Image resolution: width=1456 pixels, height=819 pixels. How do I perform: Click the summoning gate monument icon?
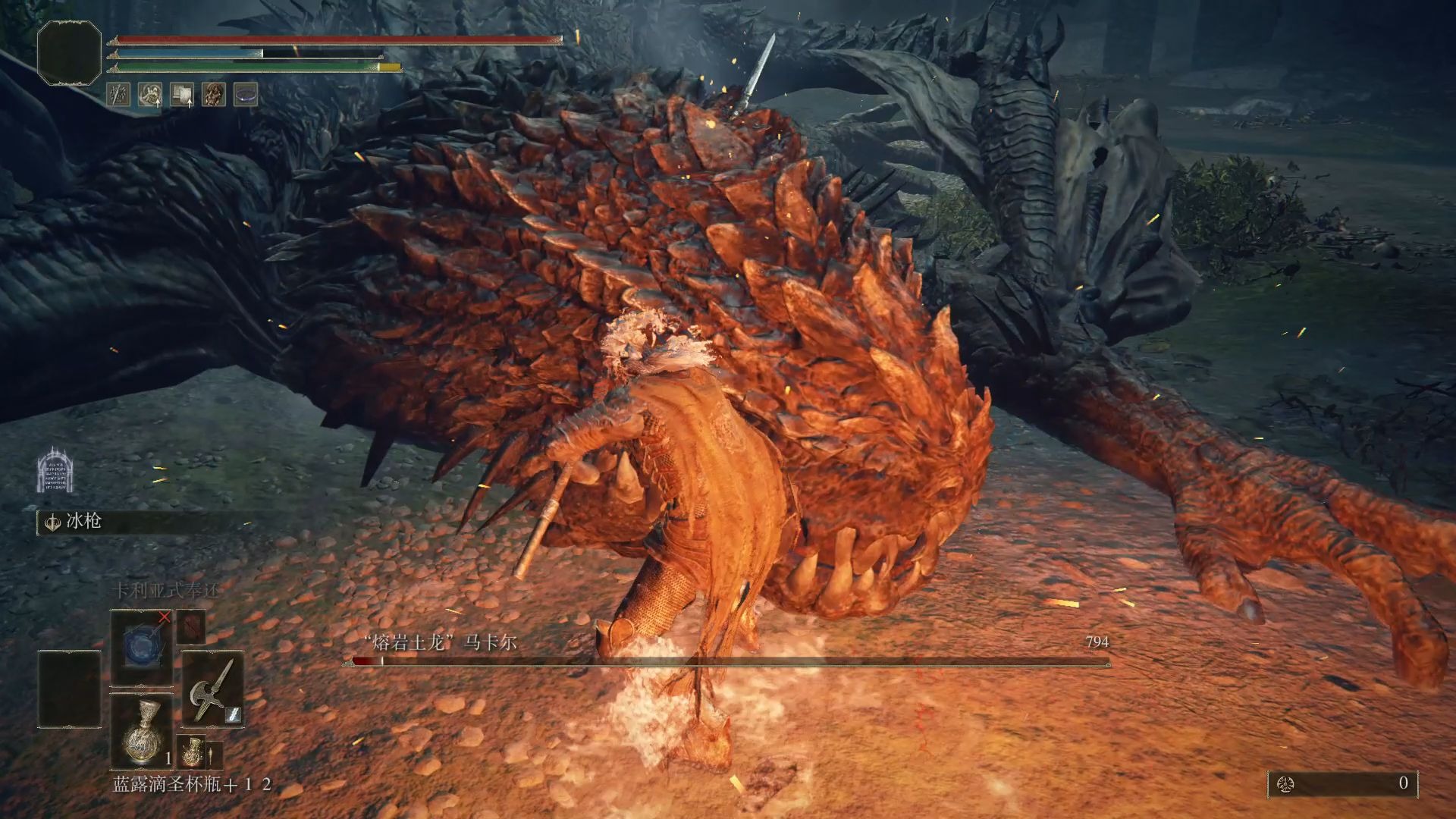55,469
